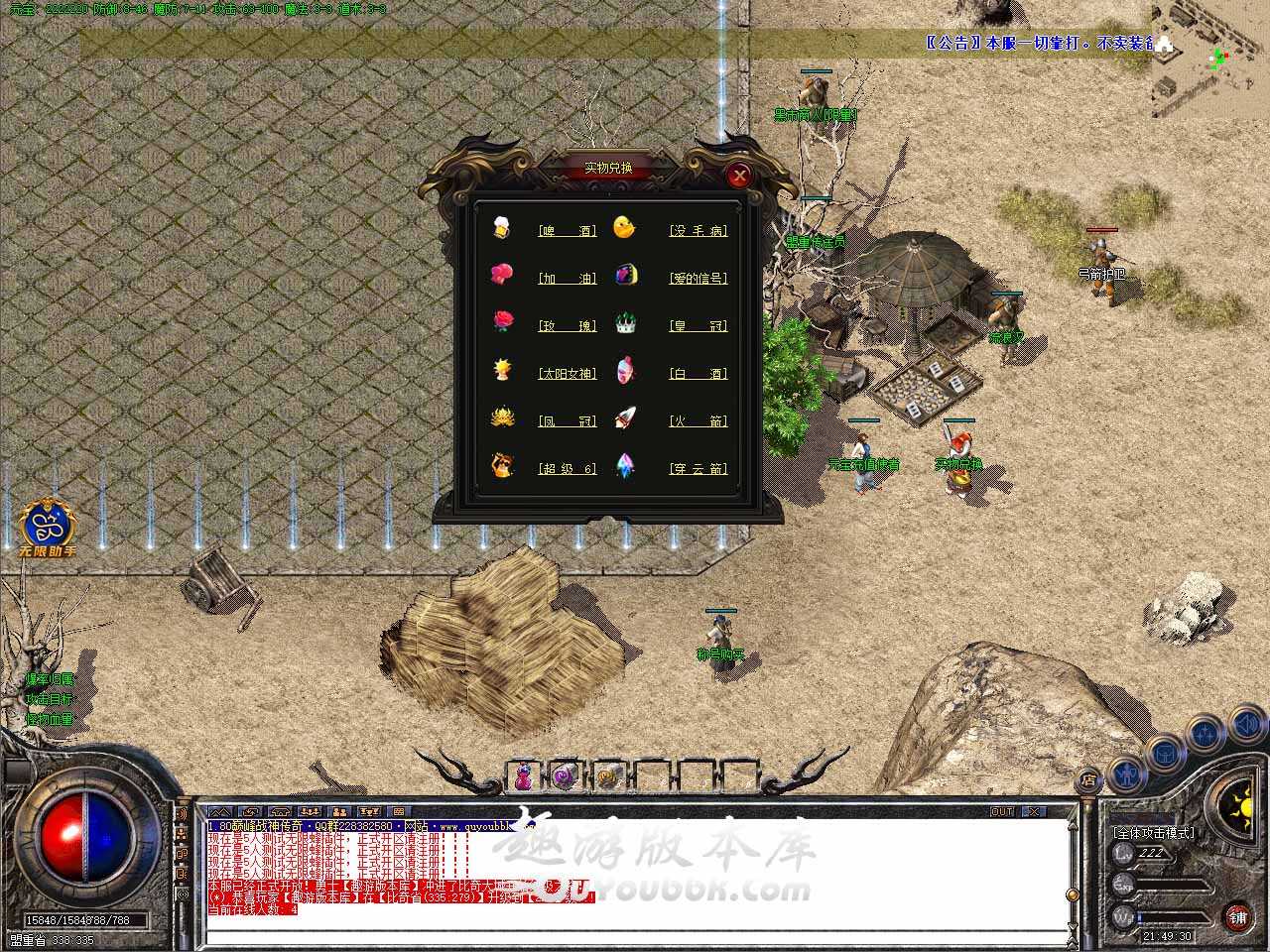Toggle the sound speaker icon
Screen dimensions: 1270x952
[x=1247, y=727]
